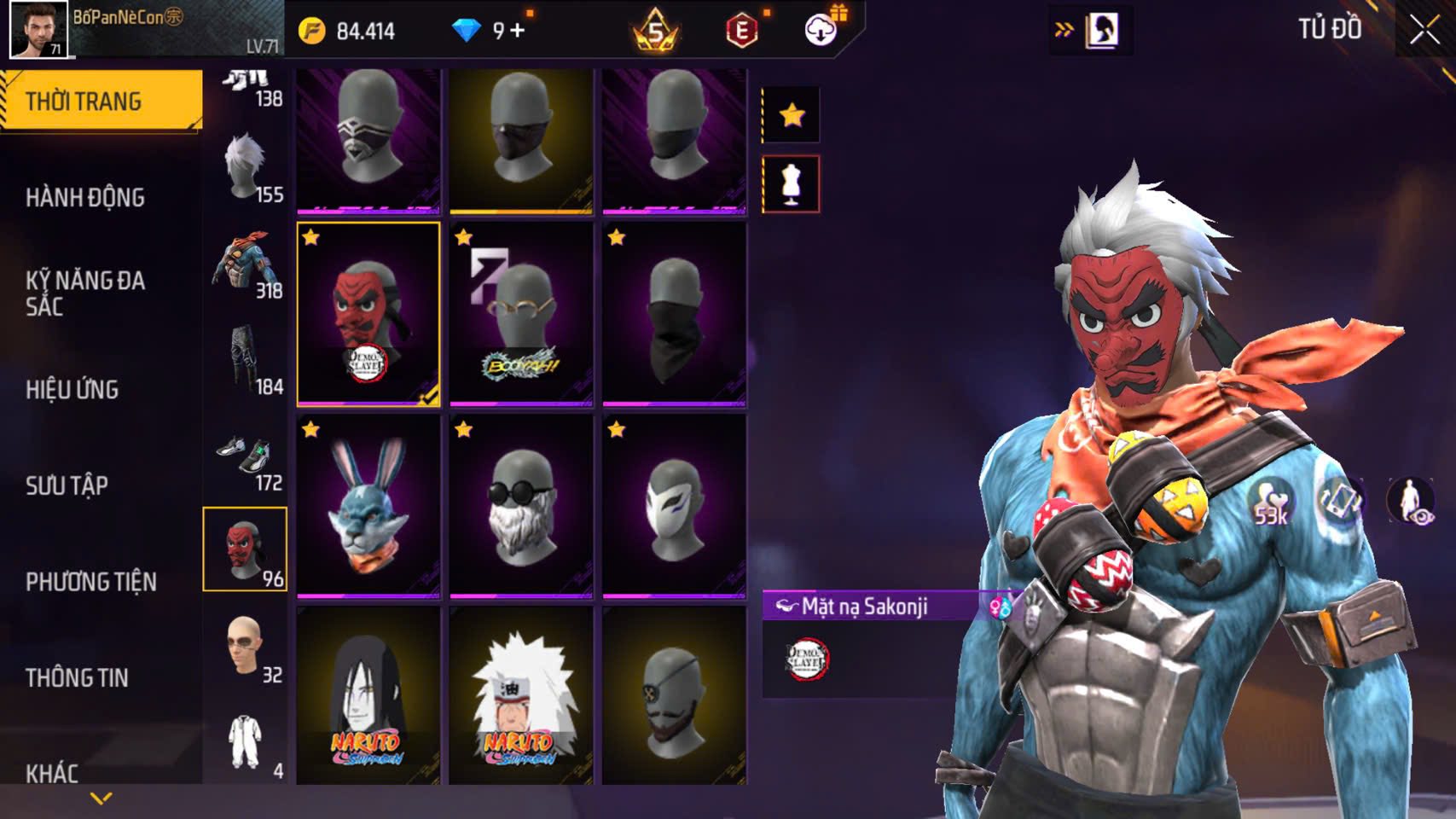Select the red Sakonji Demon Slayer mask
The width and height of the screenshot is (1456, 819).
coord(368,314)
